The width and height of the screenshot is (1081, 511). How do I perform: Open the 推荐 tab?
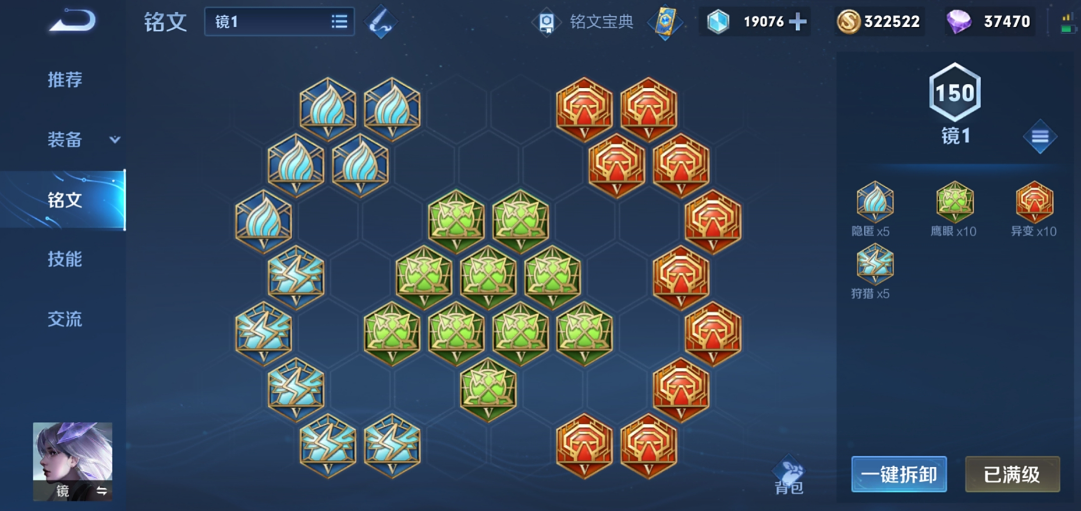[x=65, y=80]
